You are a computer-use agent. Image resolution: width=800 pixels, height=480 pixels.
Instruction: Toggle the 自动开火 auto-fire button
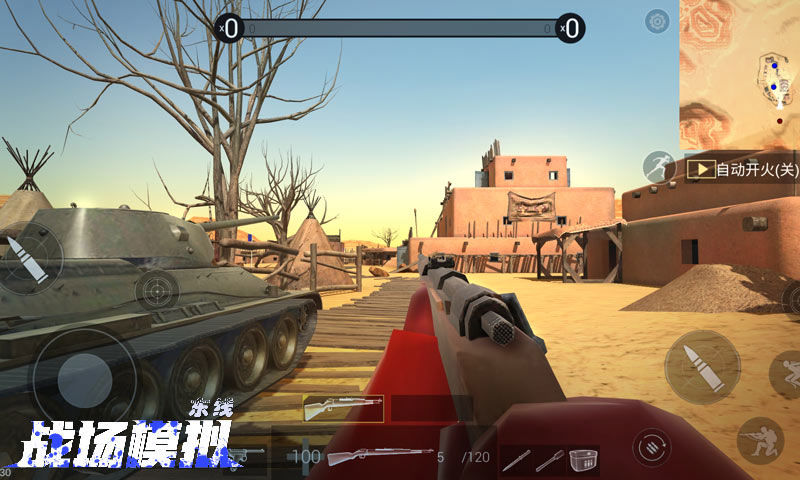(x=743, y=170)
